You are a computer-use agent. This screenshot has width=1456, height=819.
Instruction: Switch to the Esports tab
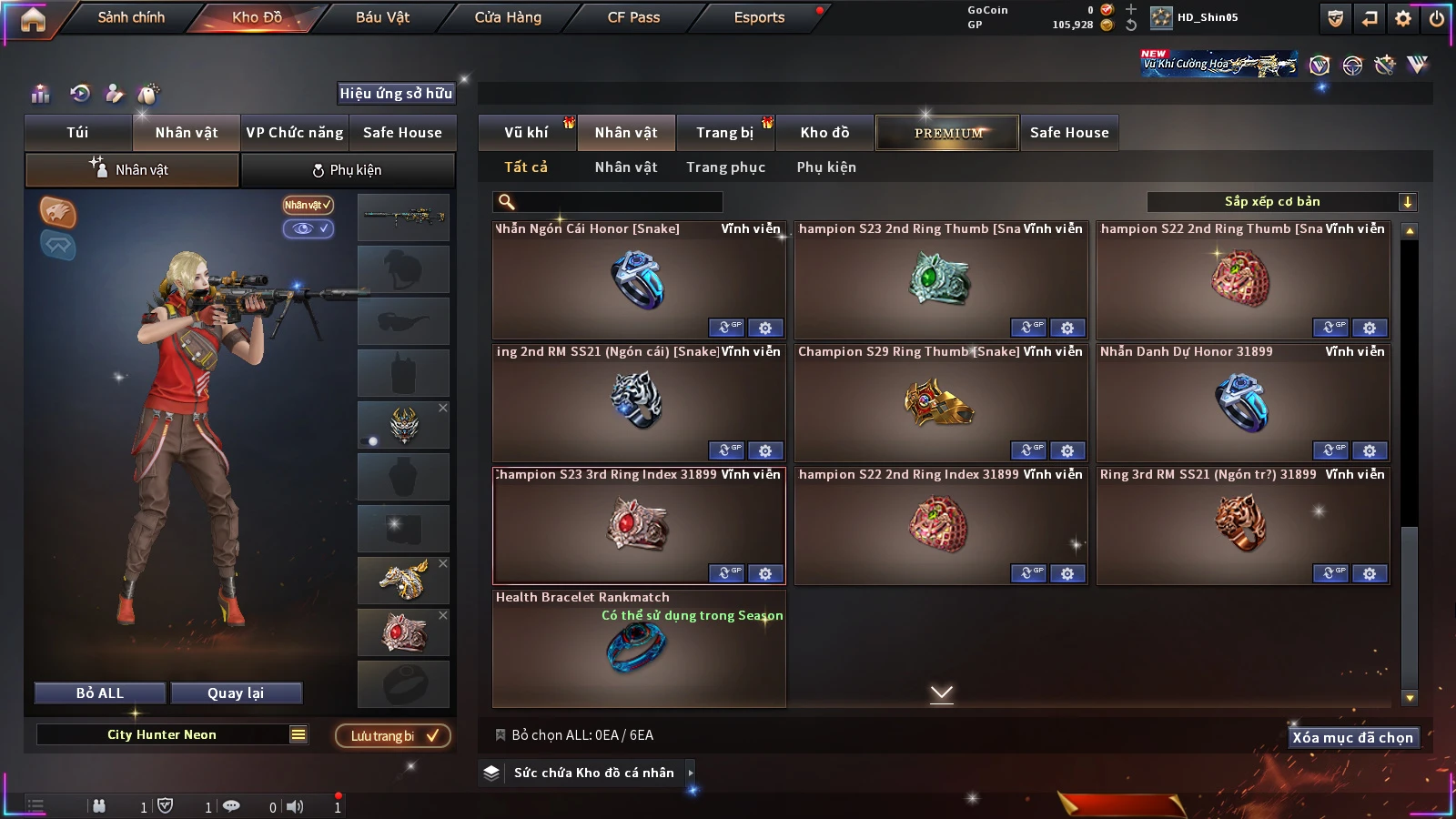(x=759, y=17)
